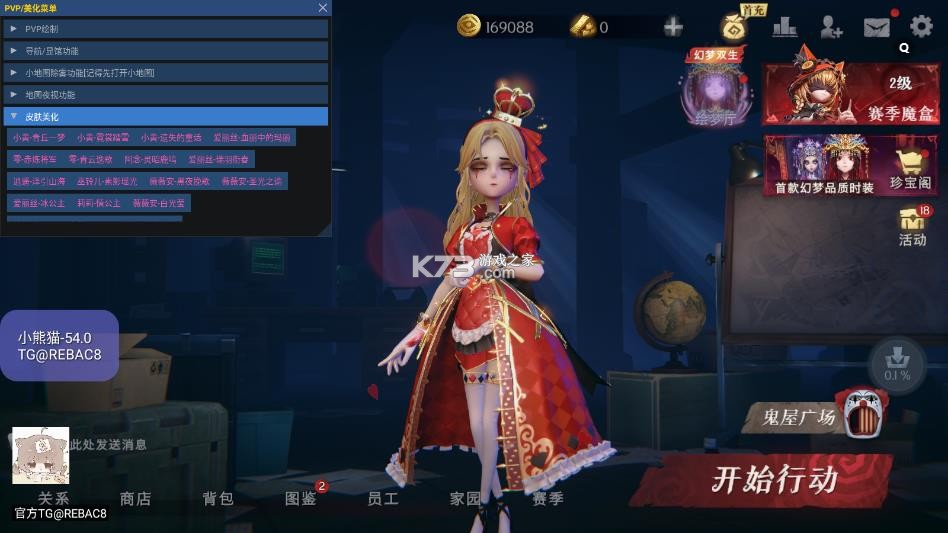Click the download progress 0.1% icon
This screenshot has height=533, width=948.
[x=897, y=364]
